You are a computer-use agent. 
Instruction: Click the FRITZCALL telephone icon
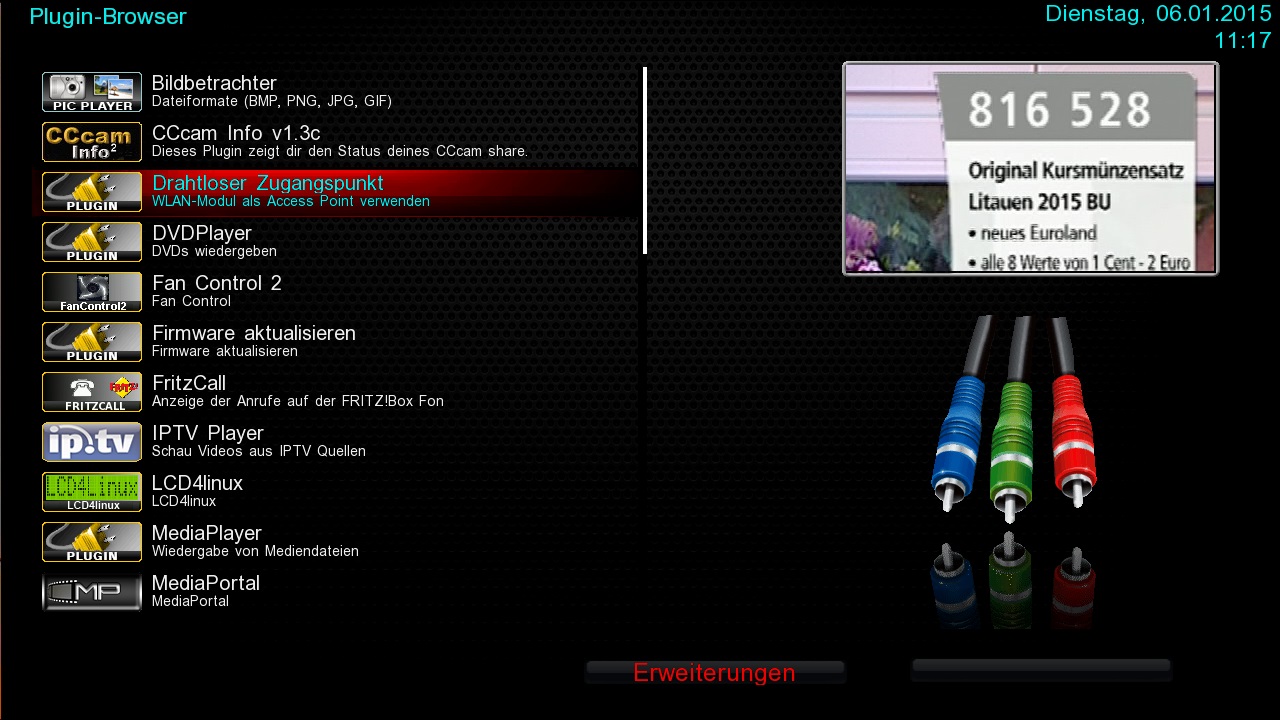[92, 392]
